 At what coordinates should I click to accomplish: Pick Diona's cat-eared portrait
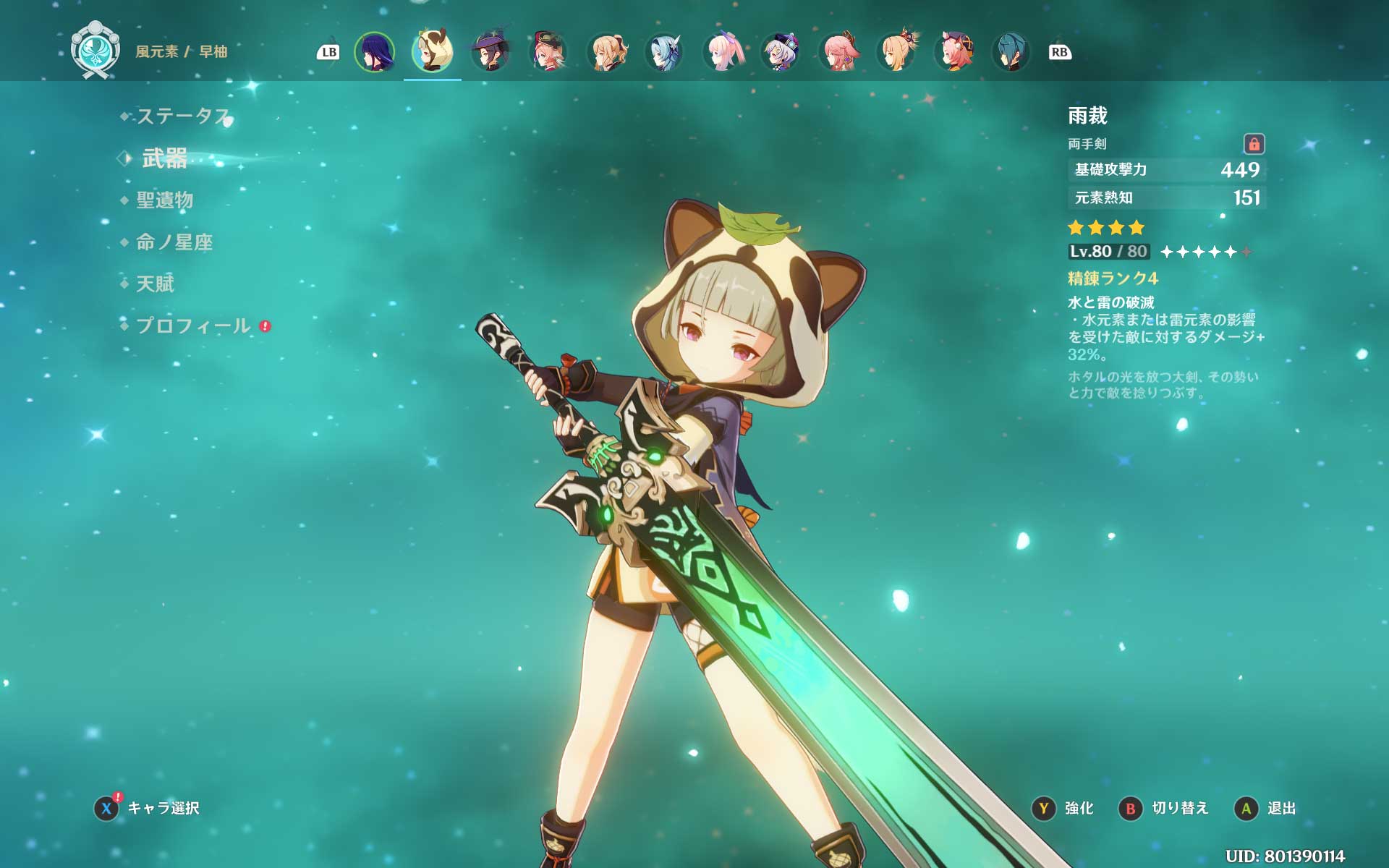pos(953,52)
